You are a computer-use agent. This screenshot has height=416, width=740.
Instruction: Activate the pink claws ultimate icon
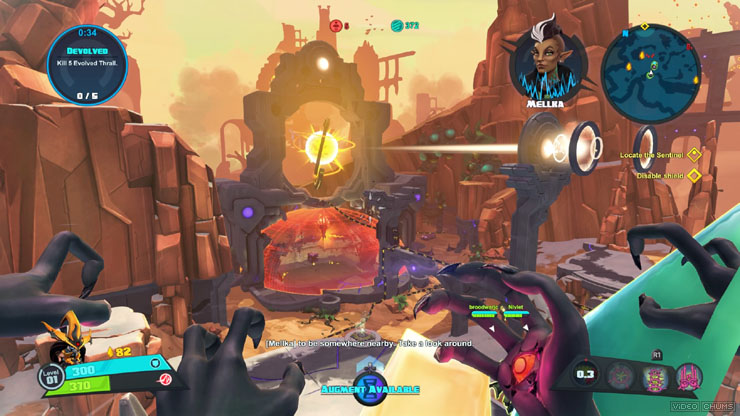pos(689,378)
